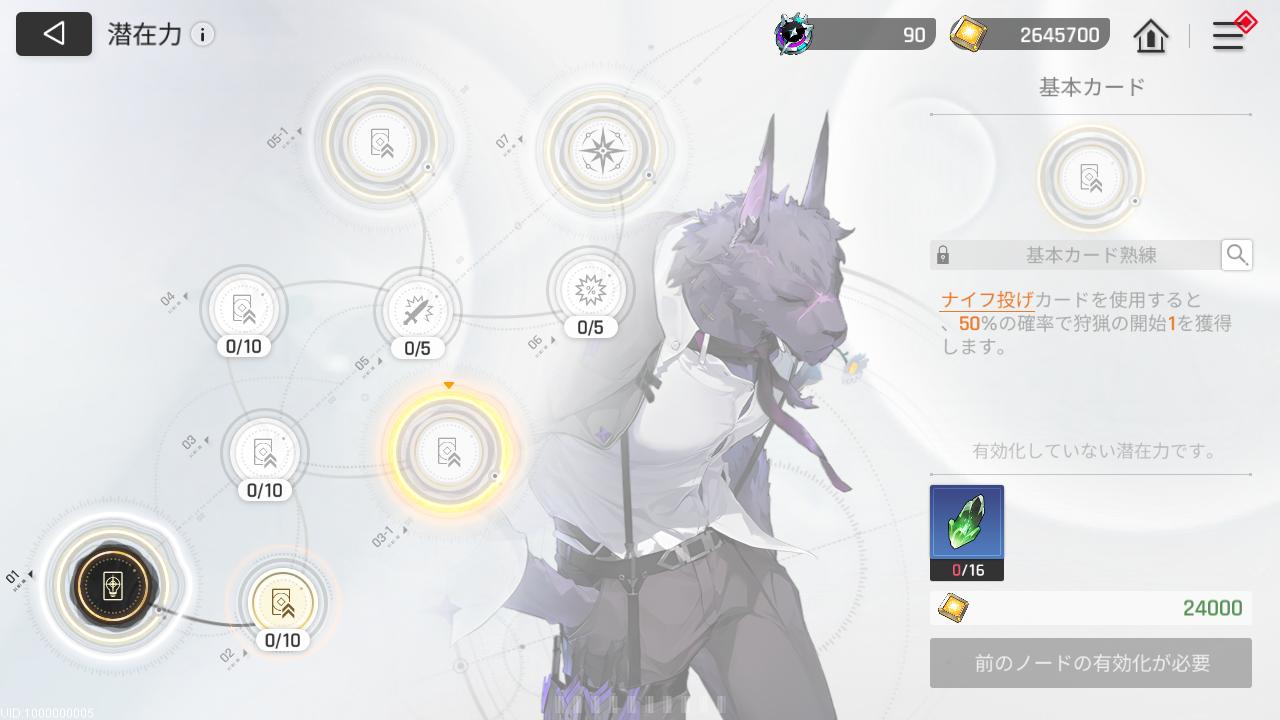Return to the home screen
Viewport: 1280px width, 720px height.
coord(1151,37)
